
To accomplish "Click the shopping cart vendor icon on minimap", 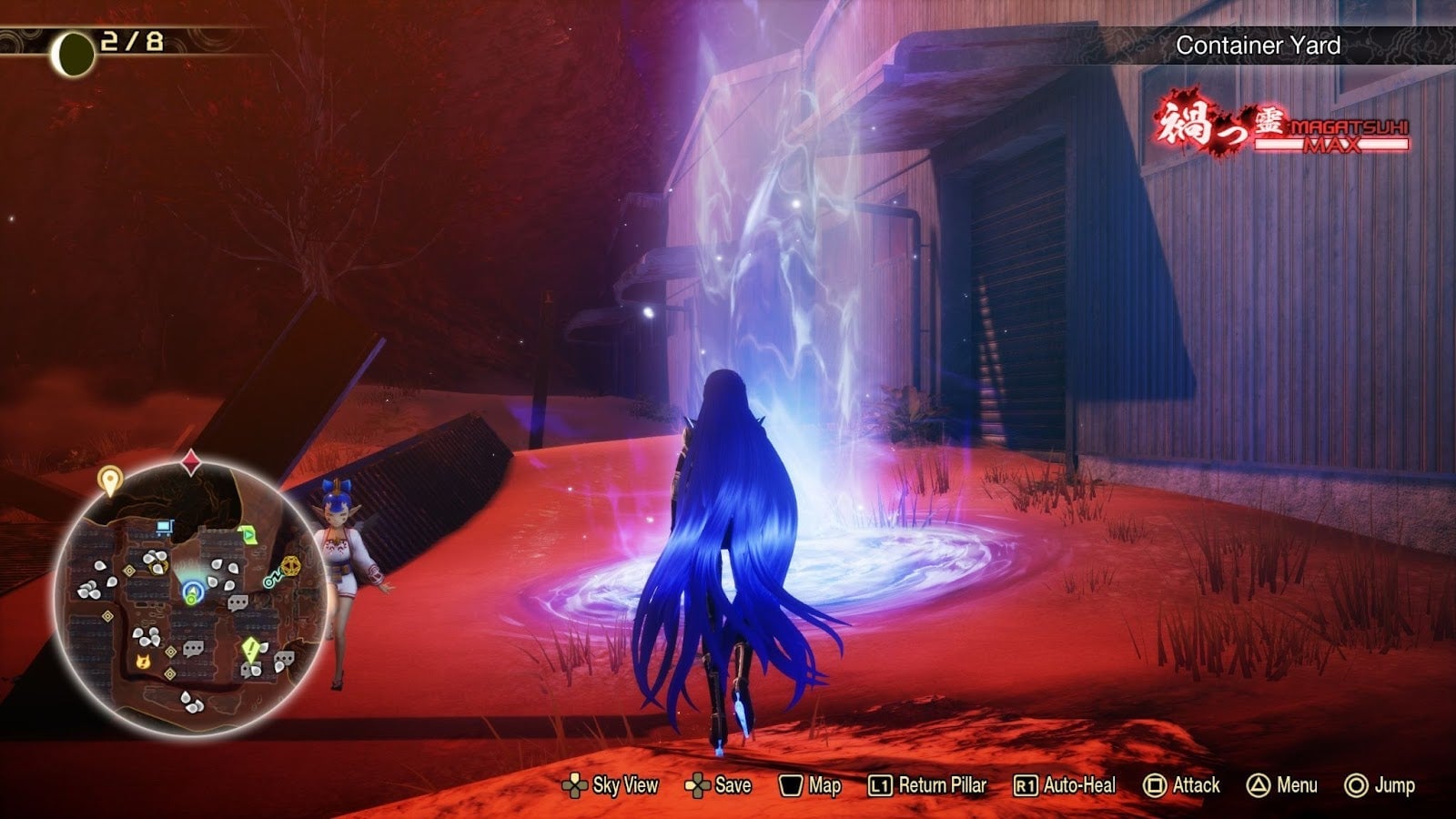I will (x=165, y=527).
